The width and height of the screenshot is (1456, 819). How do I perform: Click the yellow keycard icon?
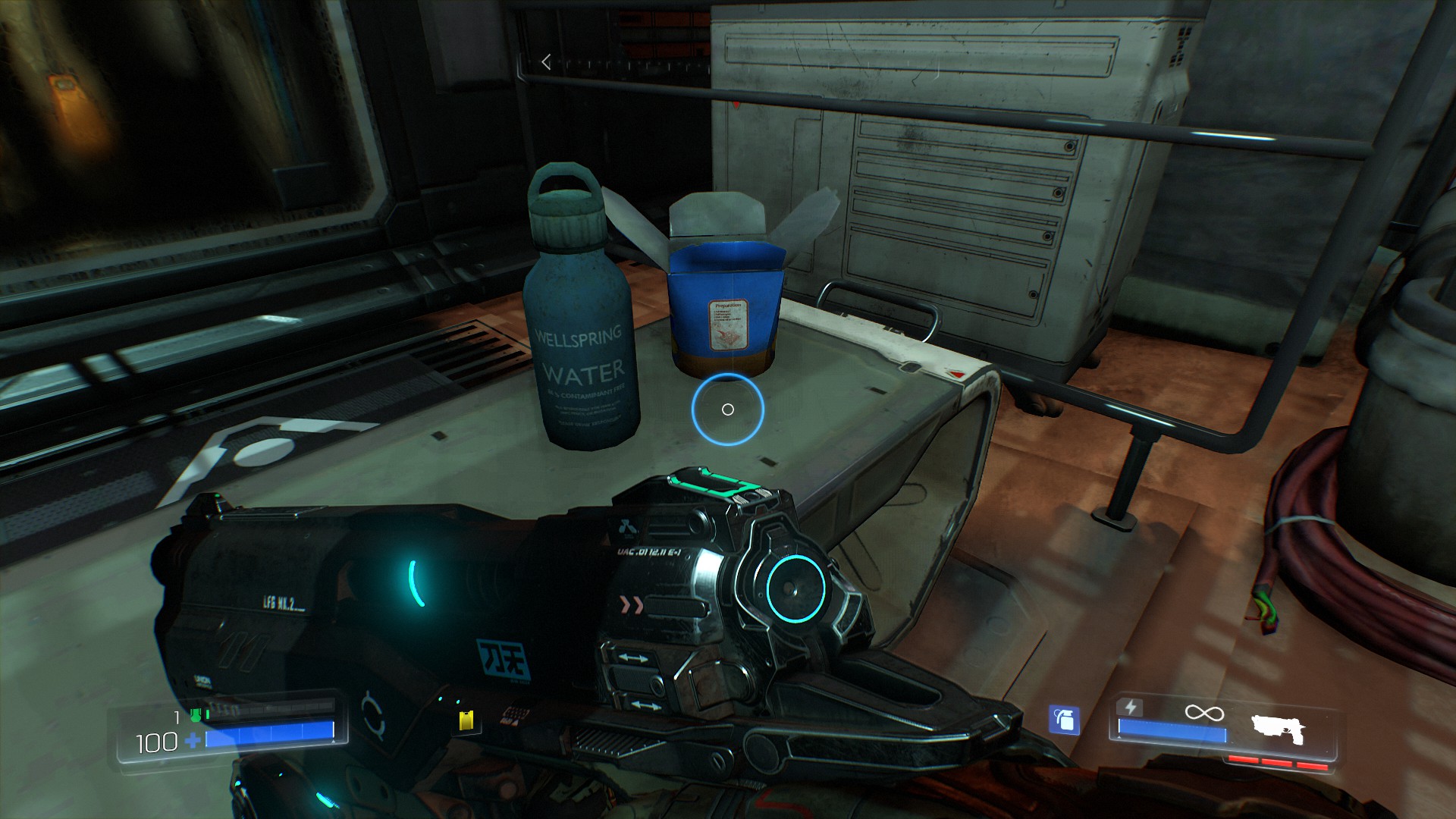pos(466,720)
